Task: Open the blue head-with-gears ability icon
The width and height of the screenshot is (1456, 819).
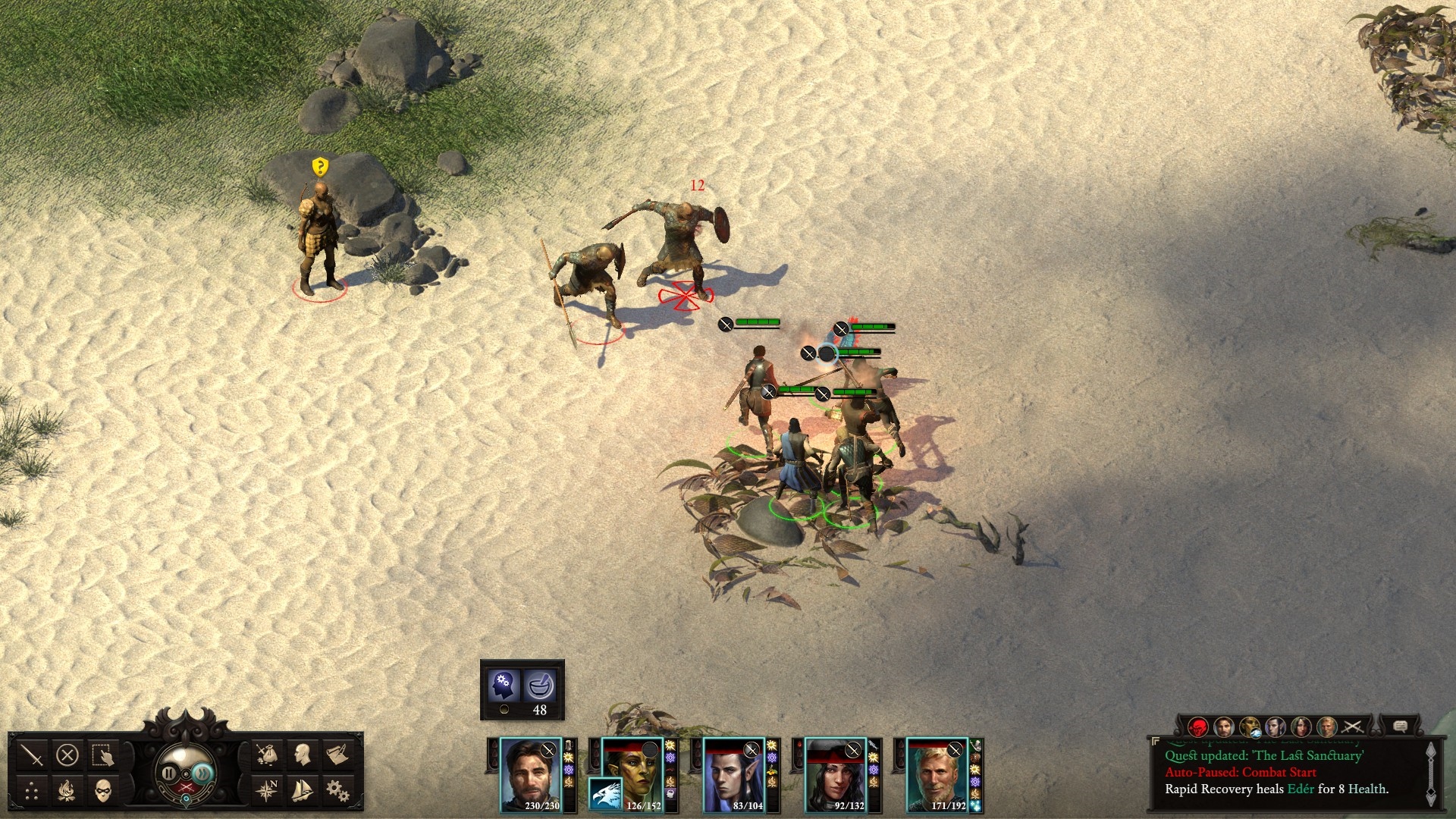Action: click(x=504, y=686)
